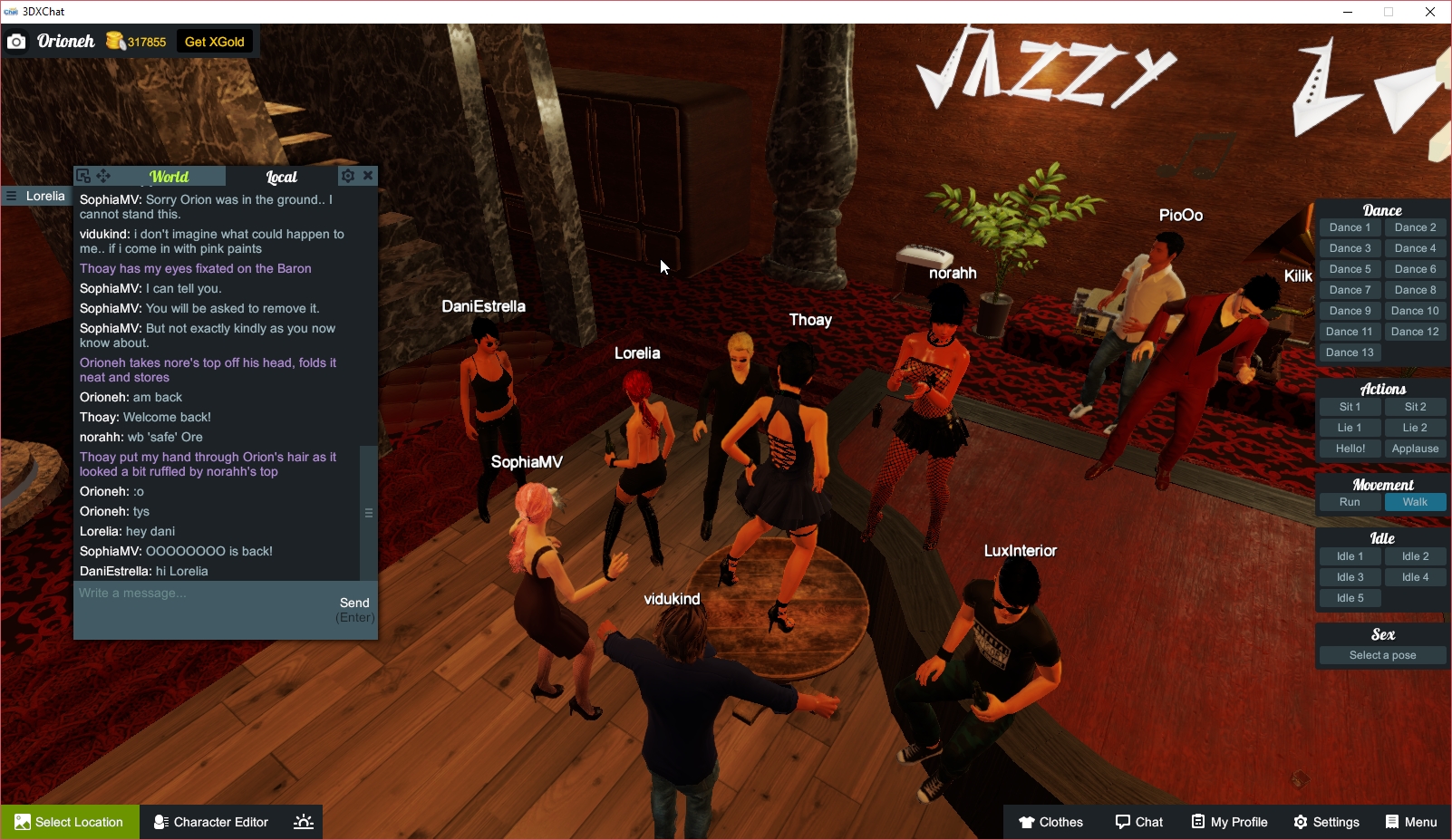Open Select a pose under Sex
The height and width of the screenshot is (840, 1452).
tap(1381, 654)
